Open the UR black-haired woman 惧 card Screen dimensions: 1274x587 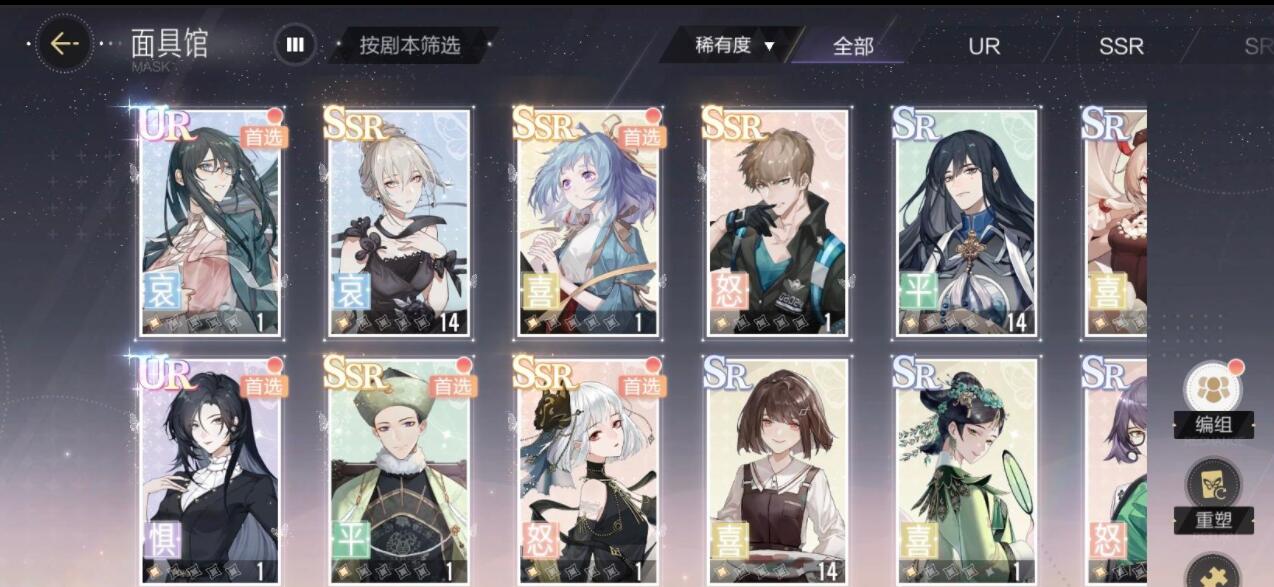point(210,470)
